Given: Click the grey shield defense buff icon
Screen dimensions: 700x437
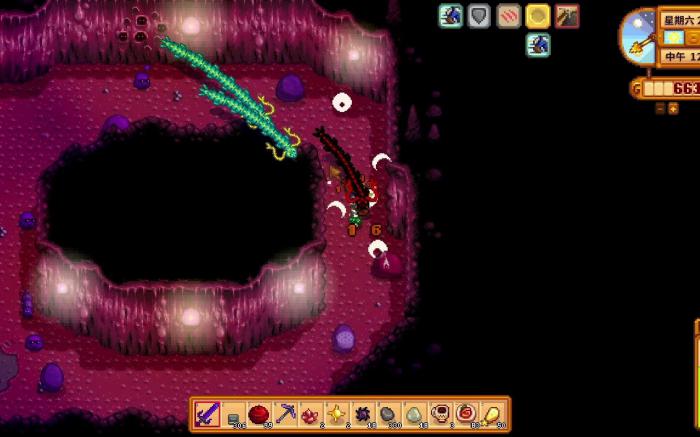Looking at the screenshot, I should [480, 16].
